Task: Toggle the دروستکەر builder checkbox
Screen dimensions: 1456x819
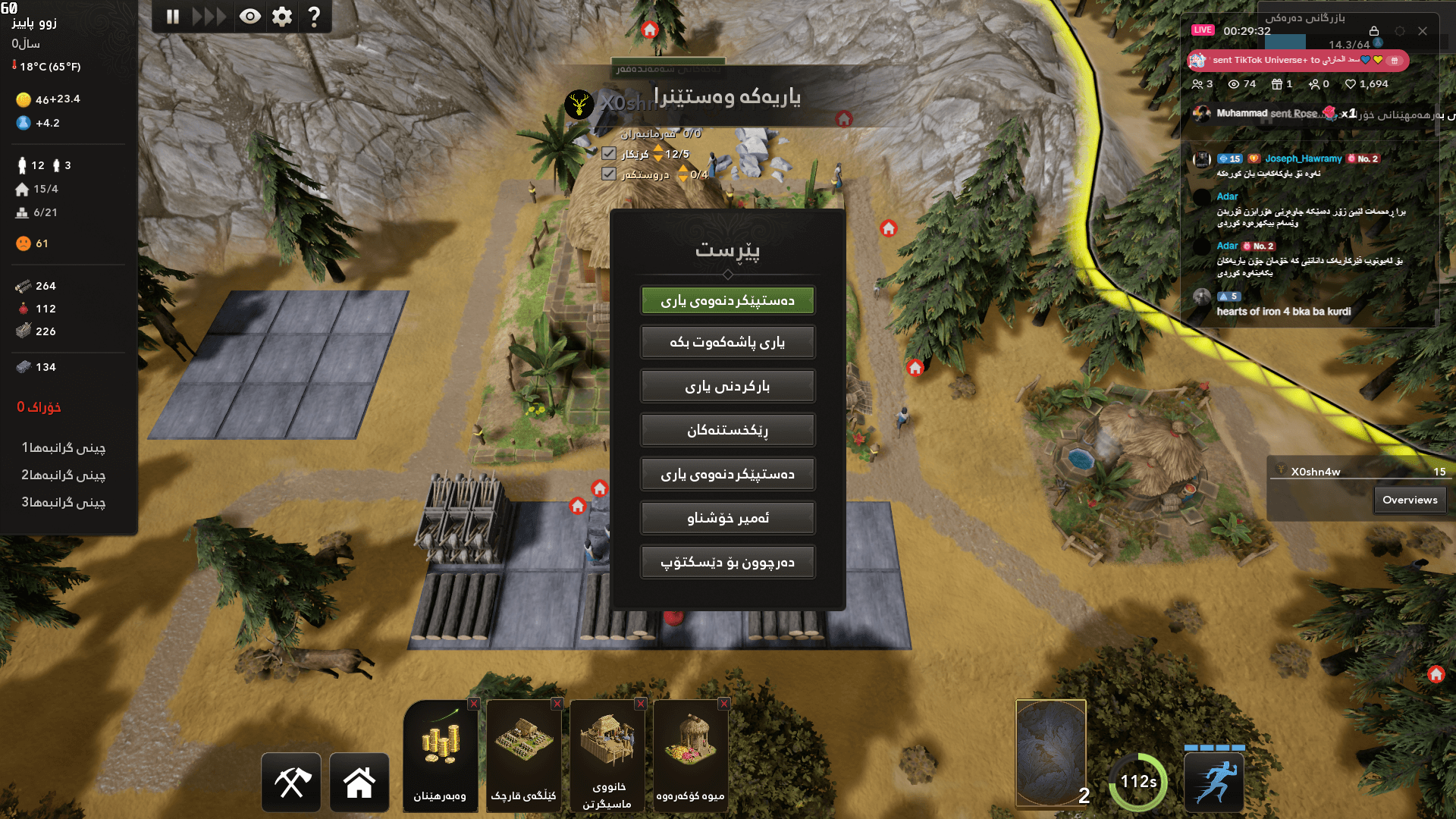Action: pyautogui.click(x=607, y=174)
